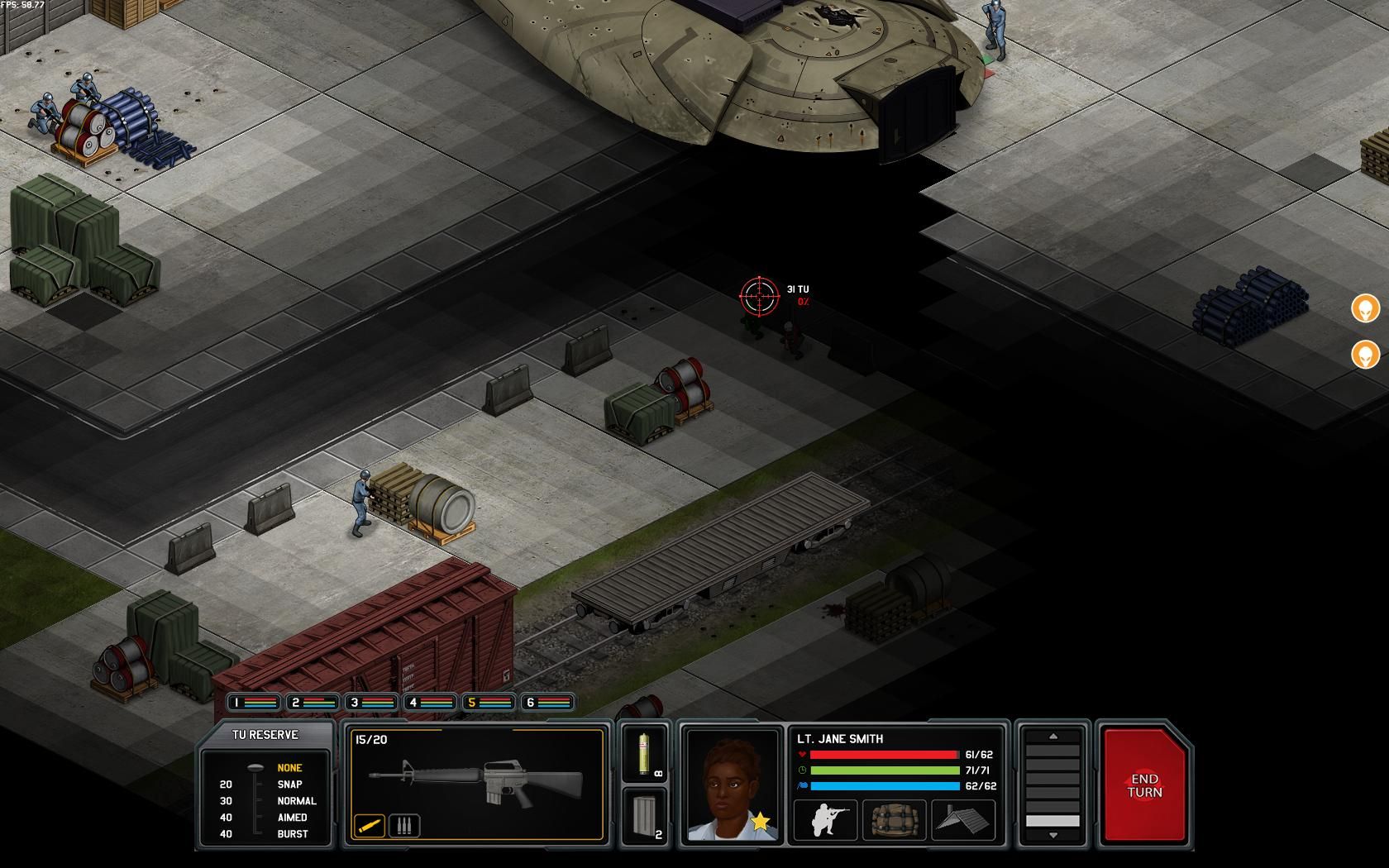
Task: Choose soldier 6 in squad bar
Action: (x=547, y=703)
